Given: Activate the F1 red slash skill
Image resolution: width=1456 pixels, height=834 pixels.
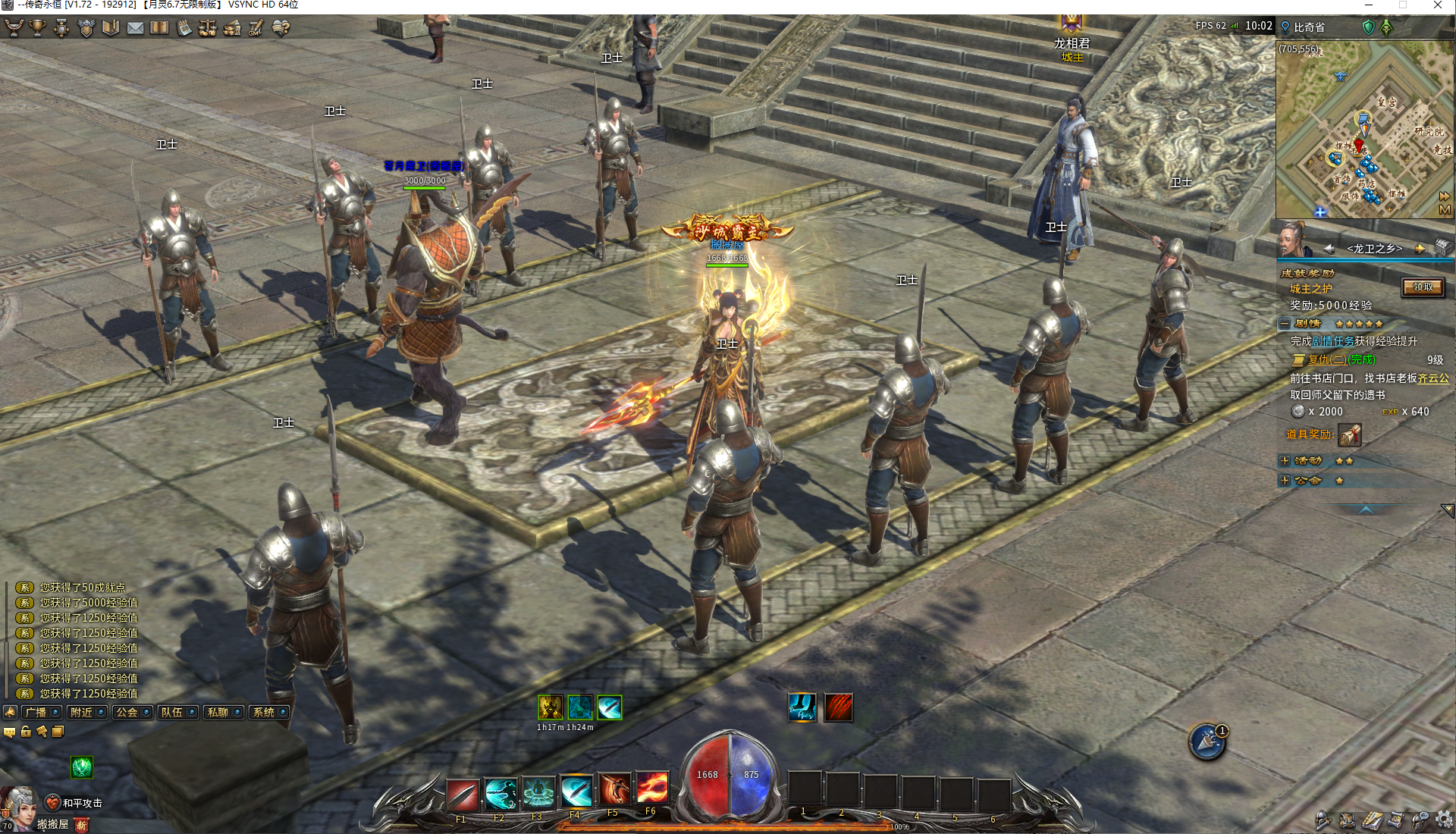Looking at the screenshot, I should click(463, 794).
